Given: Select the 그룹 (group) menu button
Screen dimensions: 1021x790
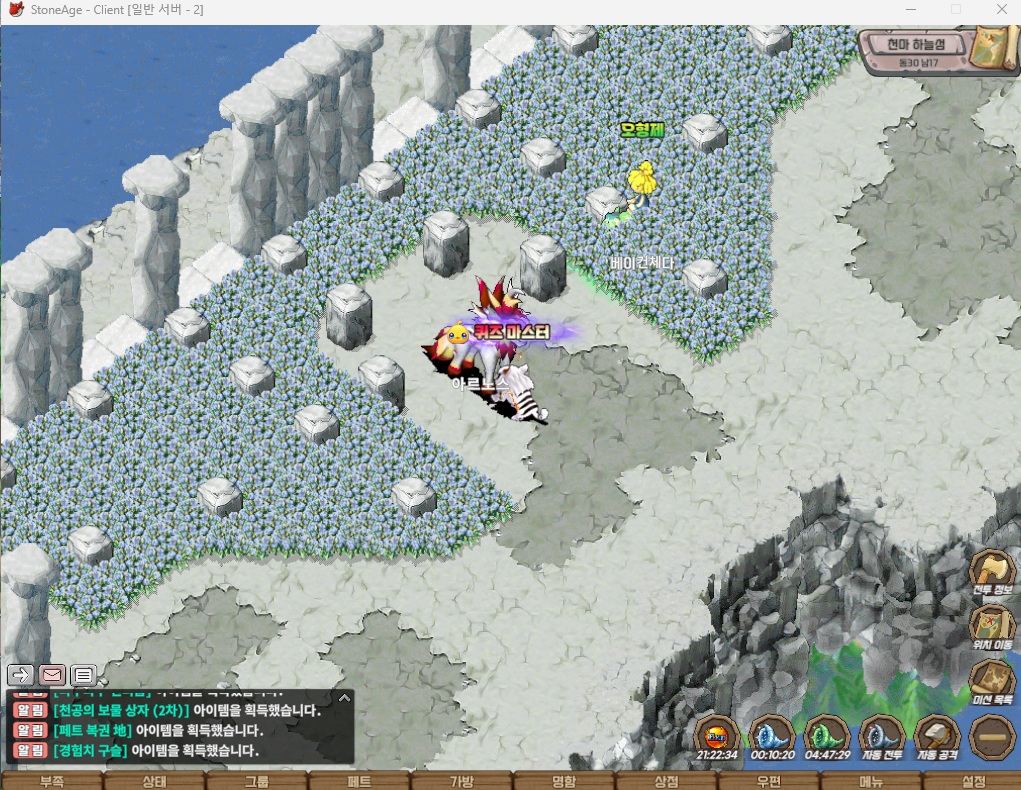Looking at the screenshot, I should click(x=257, y=780).
